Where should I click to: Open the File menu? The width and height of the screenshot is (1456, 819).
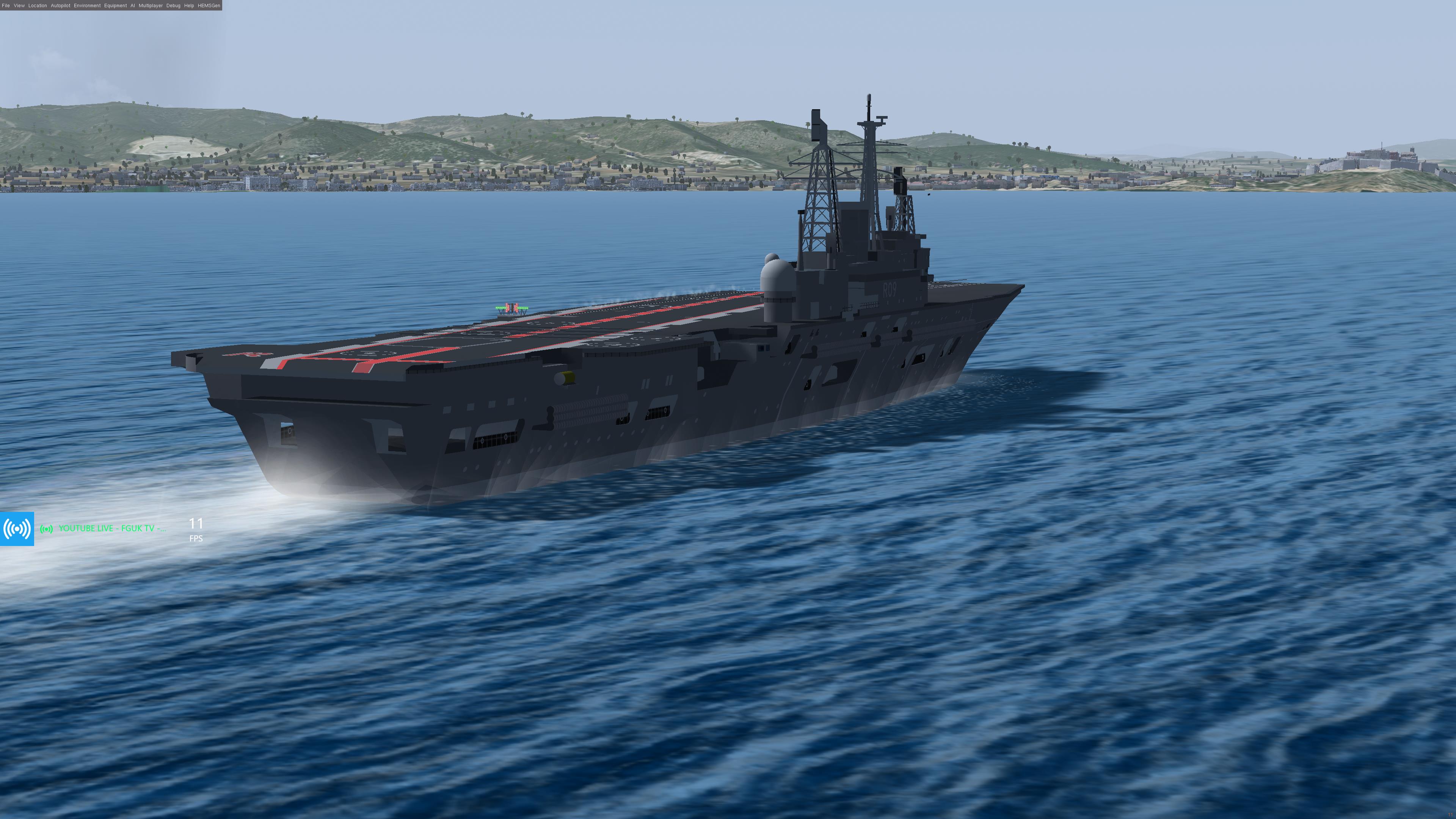[6, 6]
